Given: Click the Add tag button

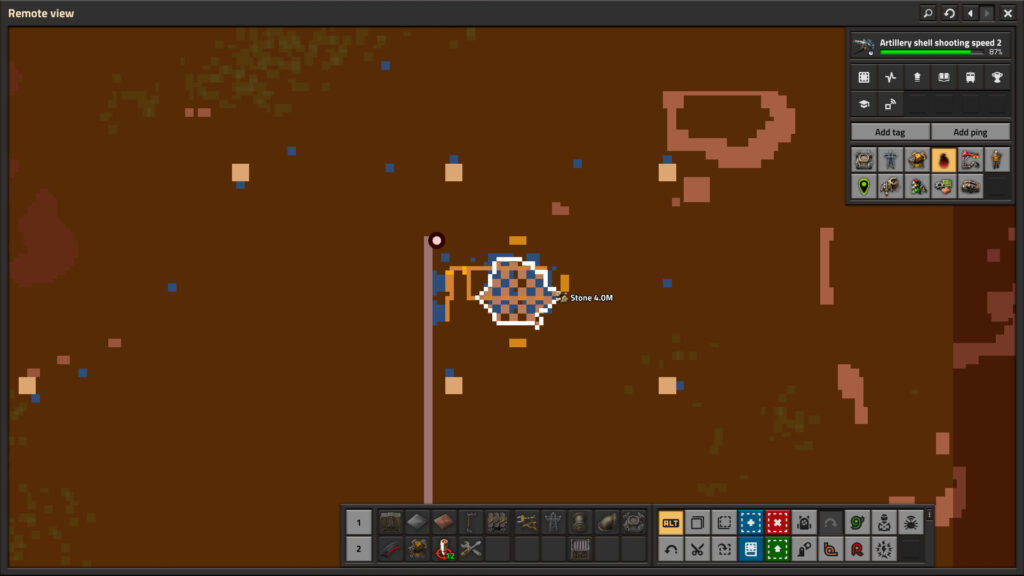Looking at the screenshot, I should [889, 132].
